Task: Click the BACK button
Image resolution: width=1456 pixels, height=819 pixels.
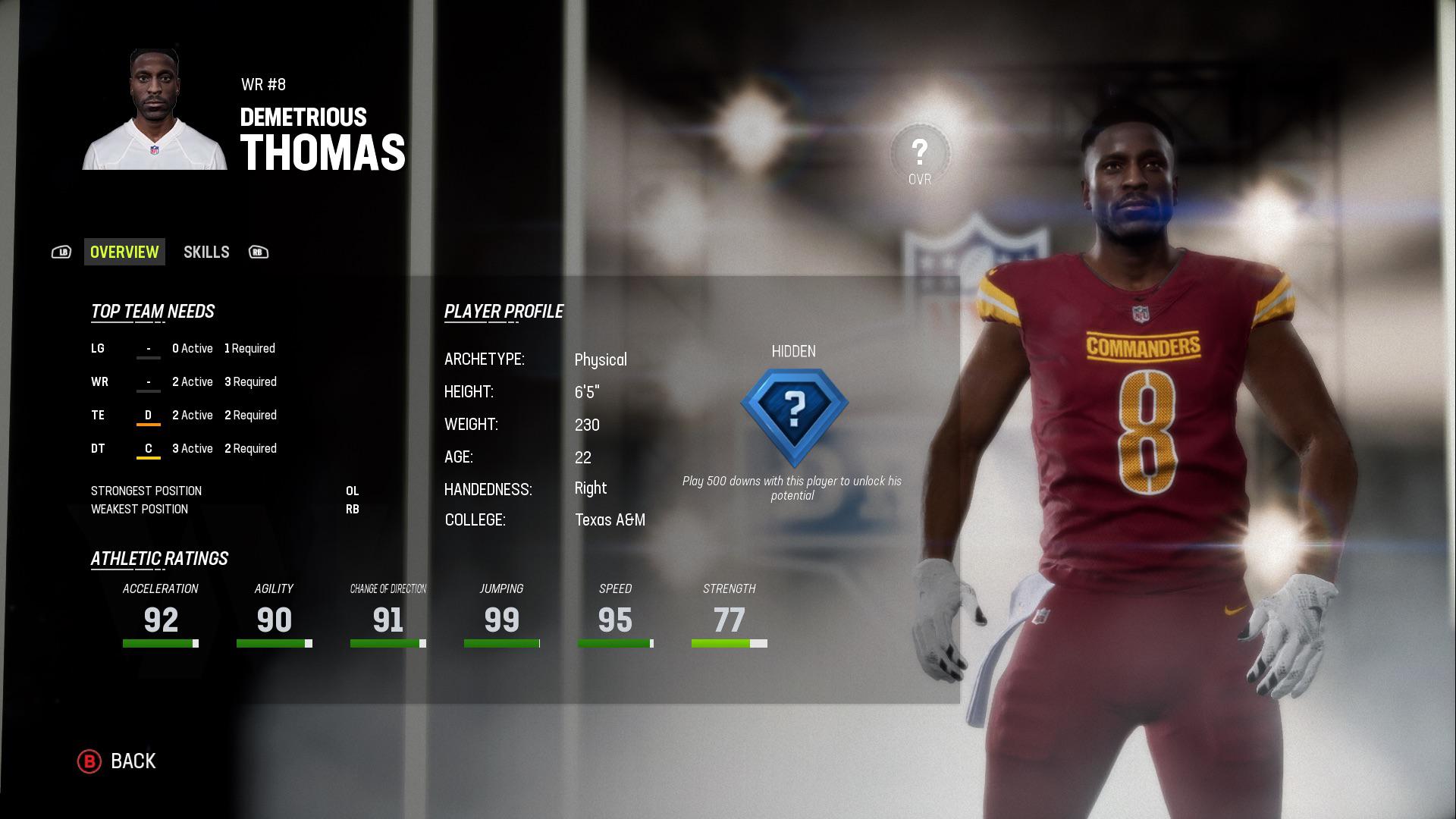Action: (x=133, y=761)
